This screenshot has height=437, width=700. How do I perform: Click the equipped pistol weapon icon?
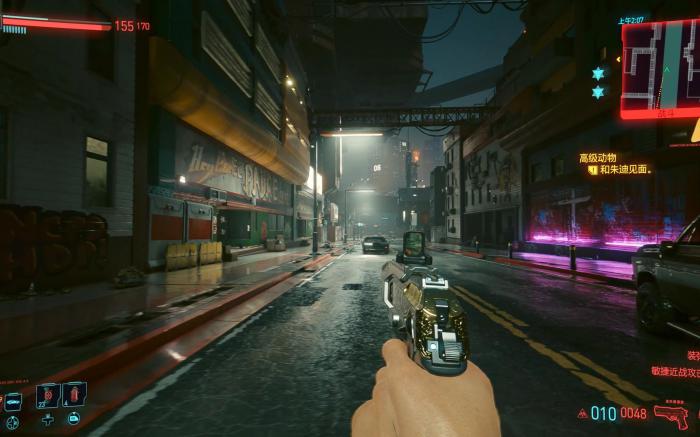click(x=671, y=414)
